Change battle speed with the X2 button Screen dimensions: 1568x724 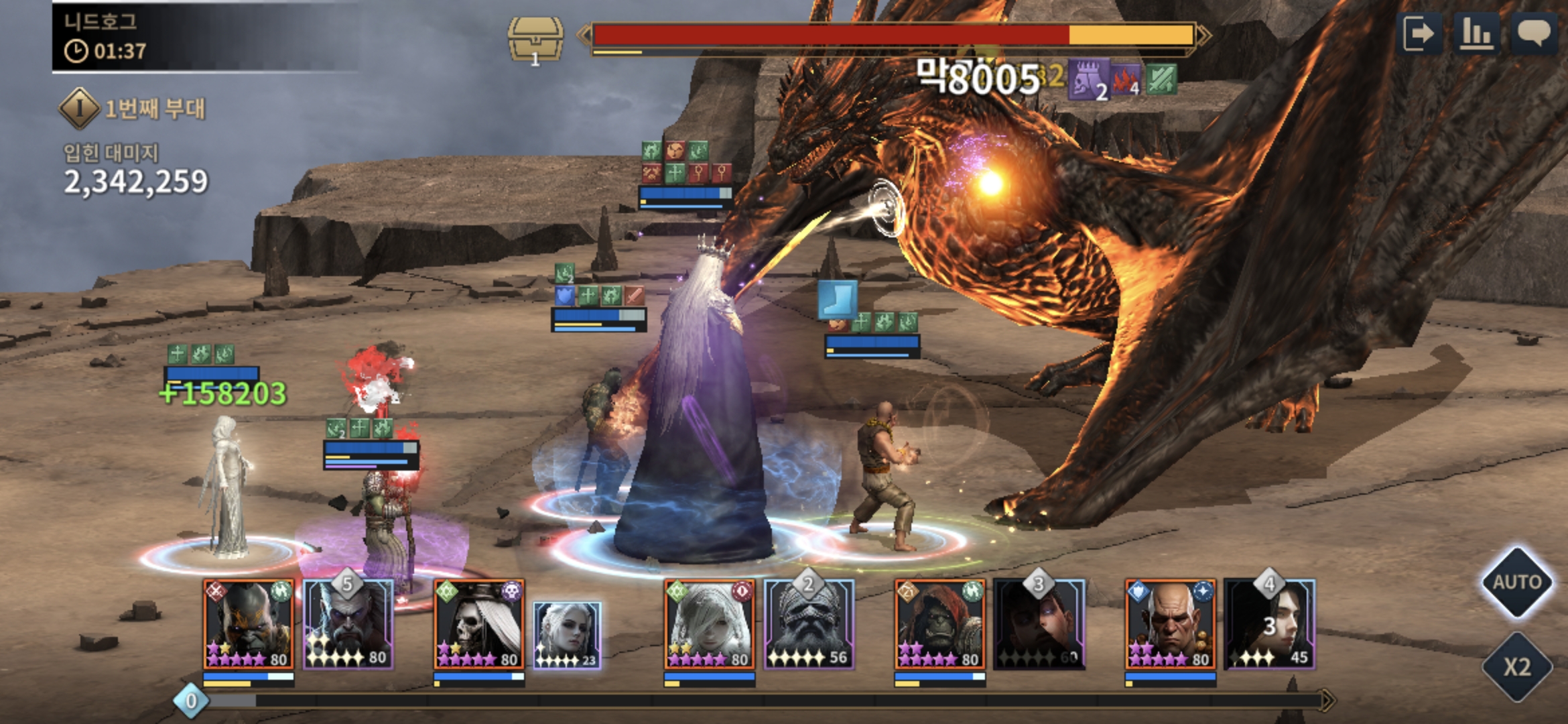(x=1517, y=666)
